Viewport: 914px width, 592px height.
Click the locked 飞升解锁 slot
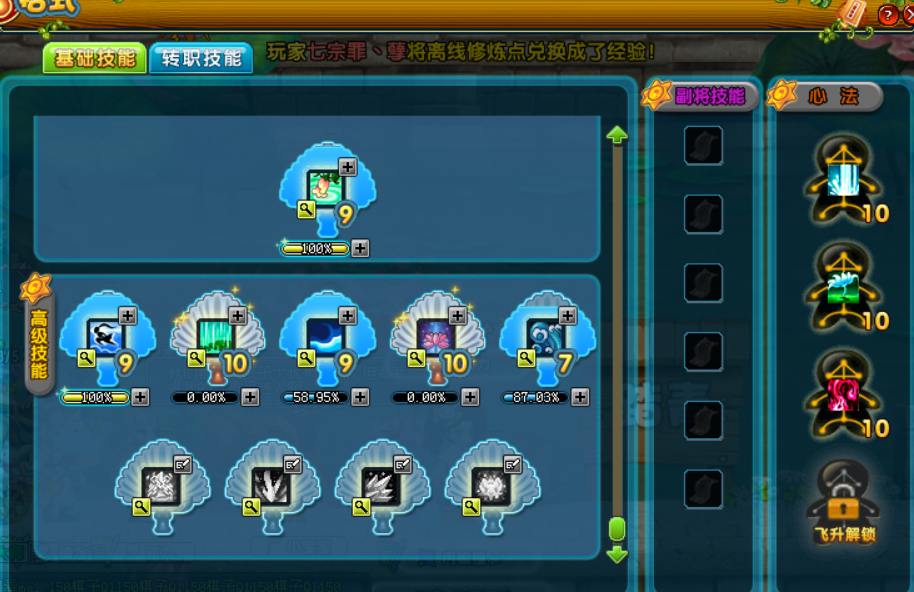tap(845, 500)
